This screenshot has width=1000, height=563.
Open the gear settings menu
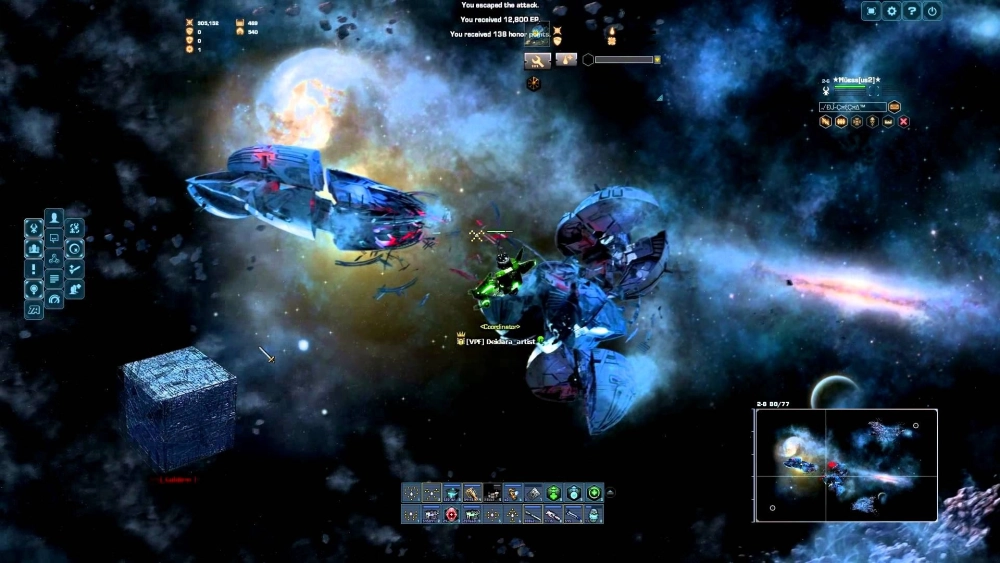tap(891, 11)
